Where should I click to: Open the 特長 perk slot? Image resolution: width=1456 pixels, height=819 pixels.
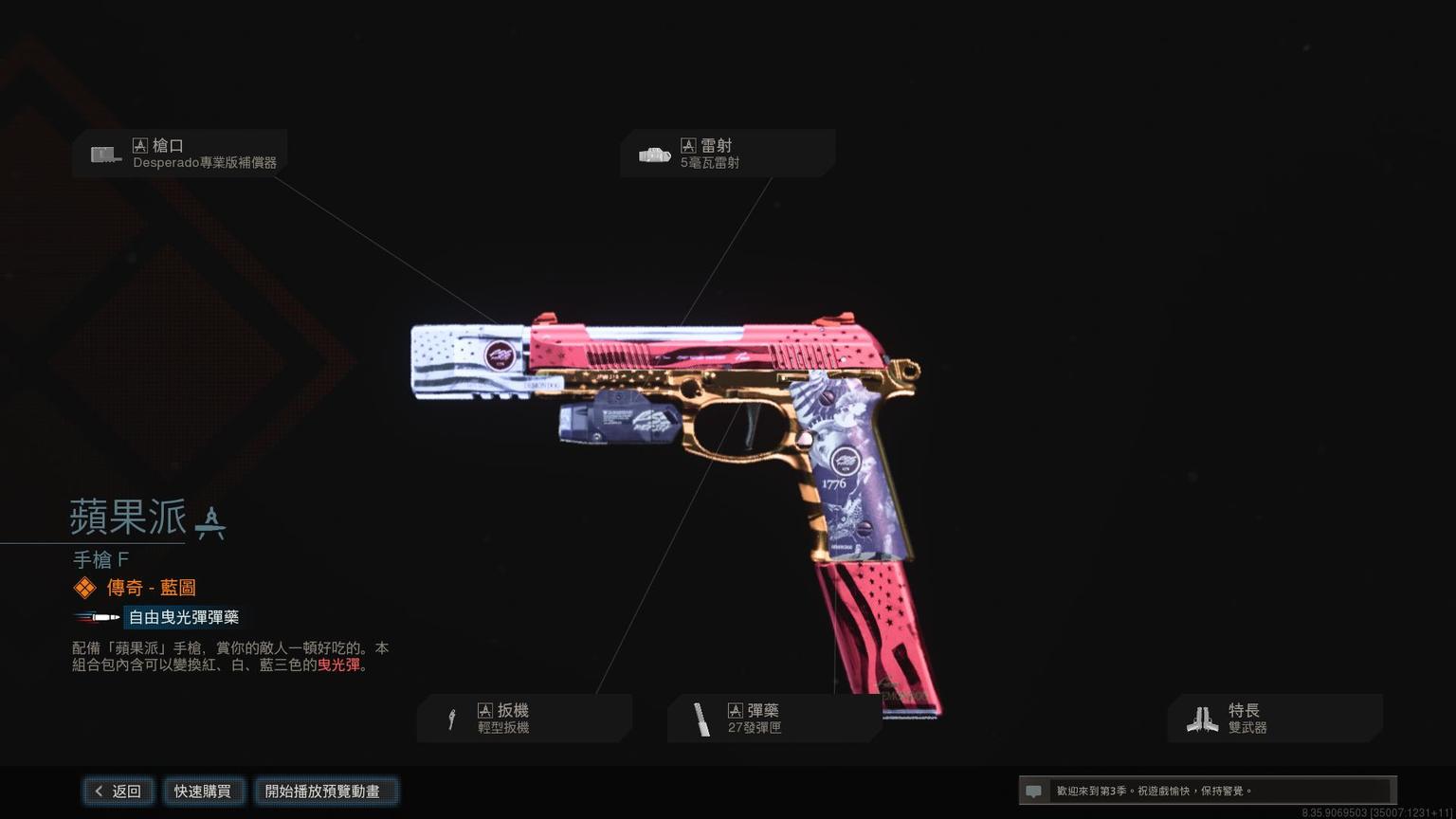1275,719
